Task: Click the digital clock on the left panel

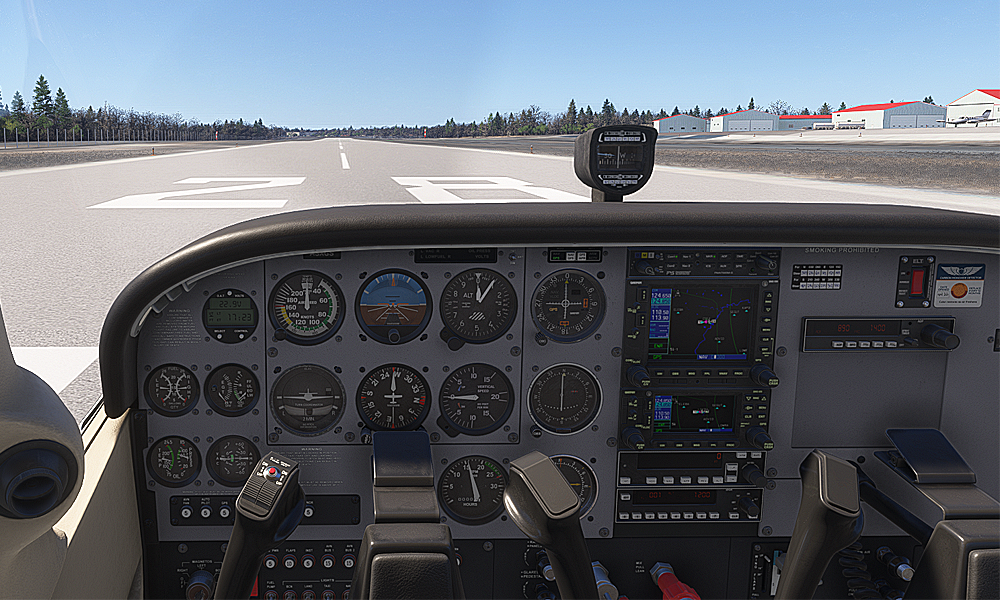Action: (230, 315)
